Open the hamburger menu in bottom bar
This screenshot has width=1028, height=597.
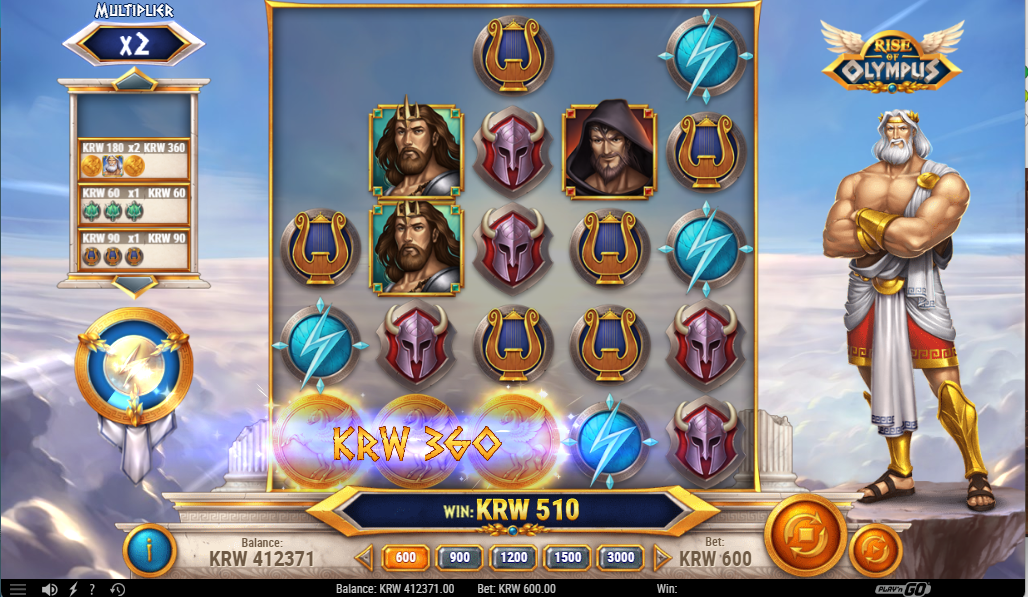[18, 589]
